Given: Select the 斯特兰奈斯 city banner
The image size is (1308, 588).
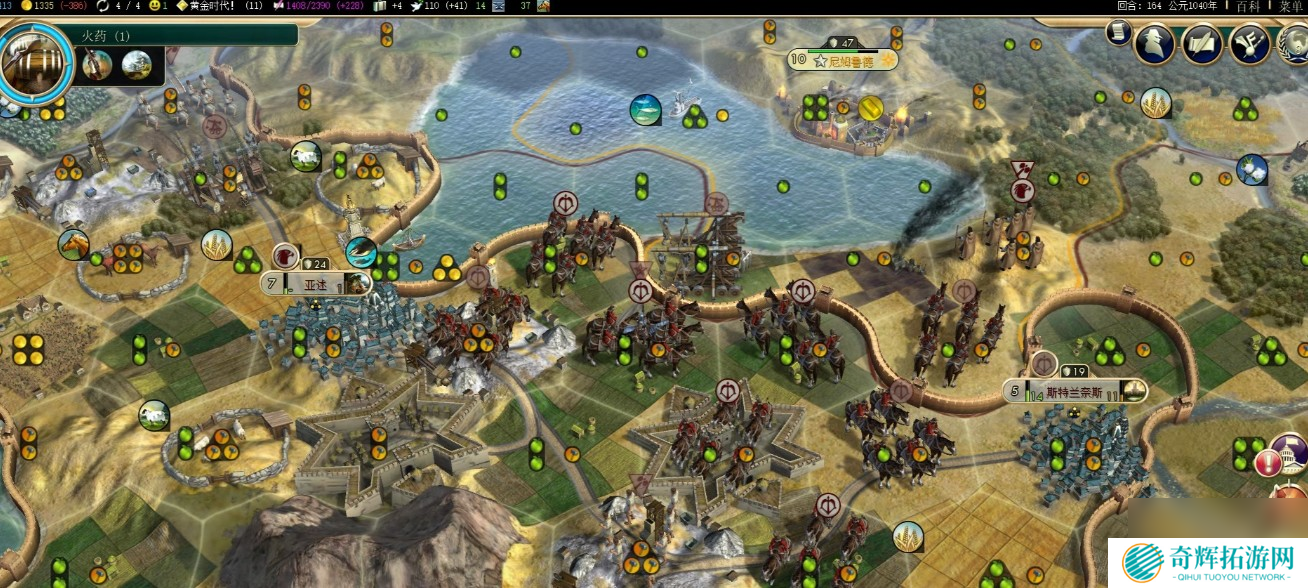Looking at the screenshot, I should click(x=1075, y=392).
